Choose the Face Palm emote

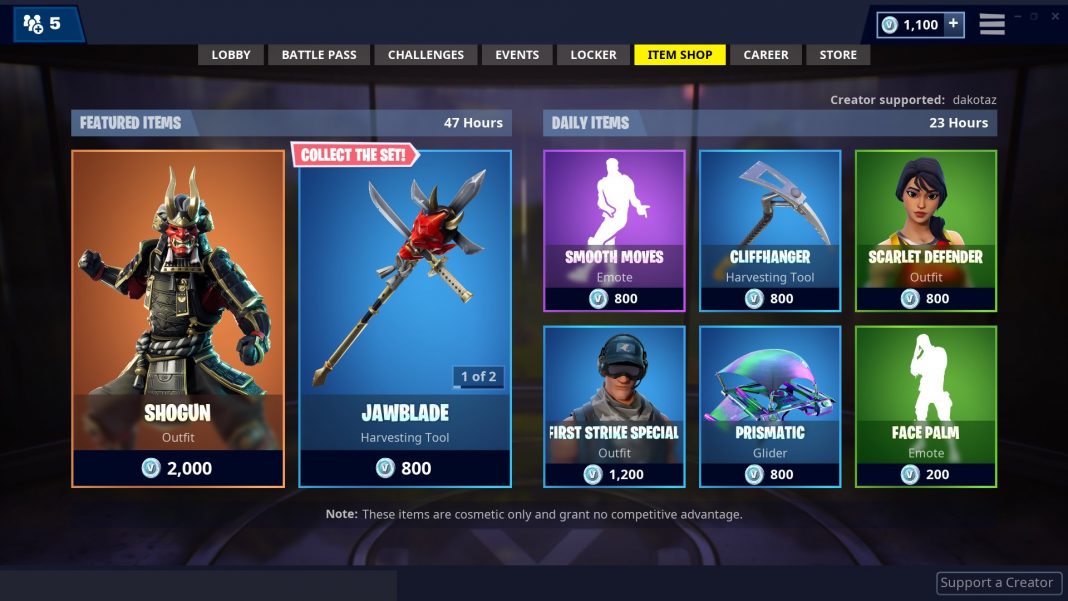[926, 406]
